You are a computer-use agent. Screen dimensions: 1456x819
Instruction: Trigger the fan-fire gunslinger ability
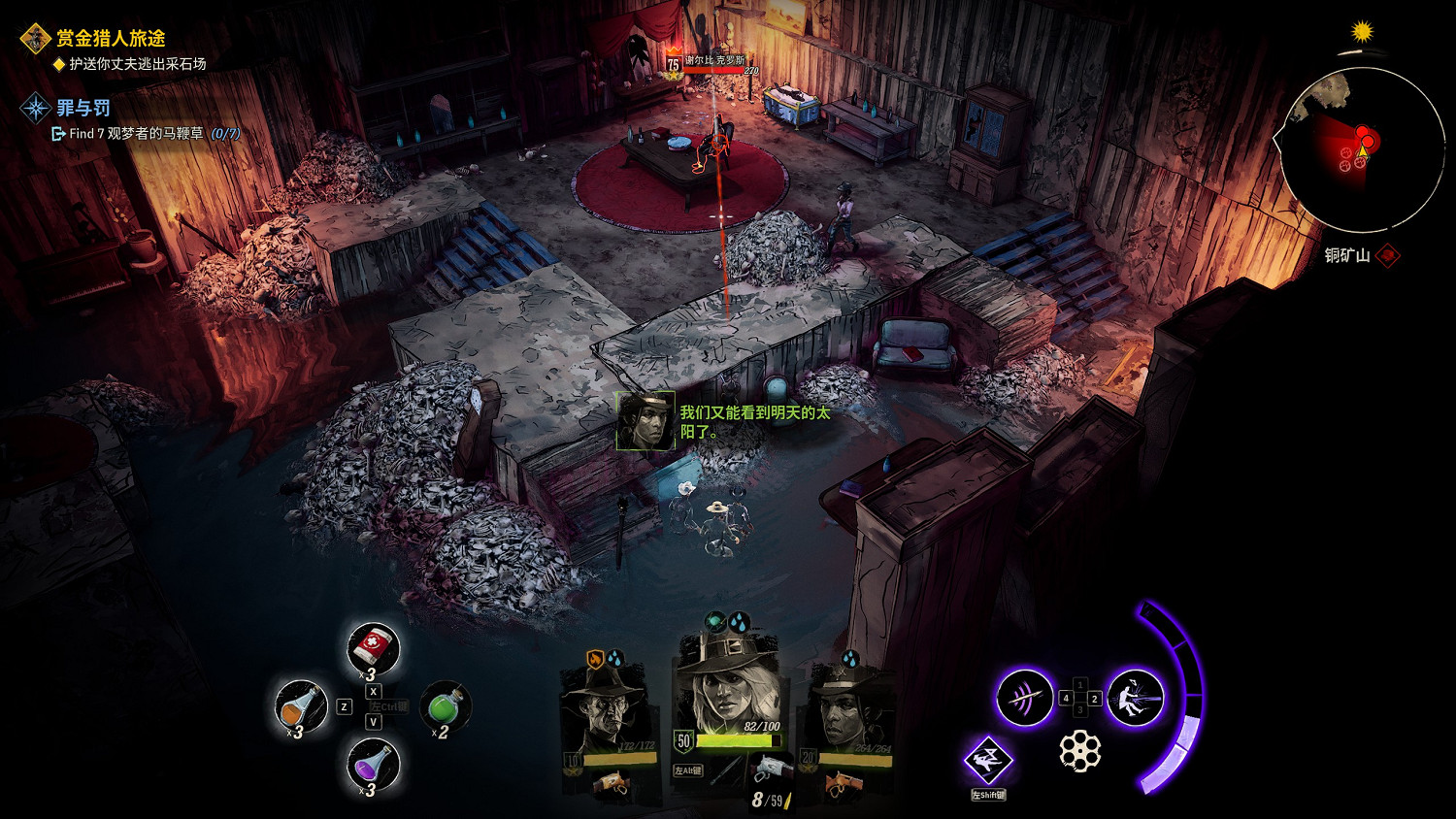click(x=1135, y=698)
